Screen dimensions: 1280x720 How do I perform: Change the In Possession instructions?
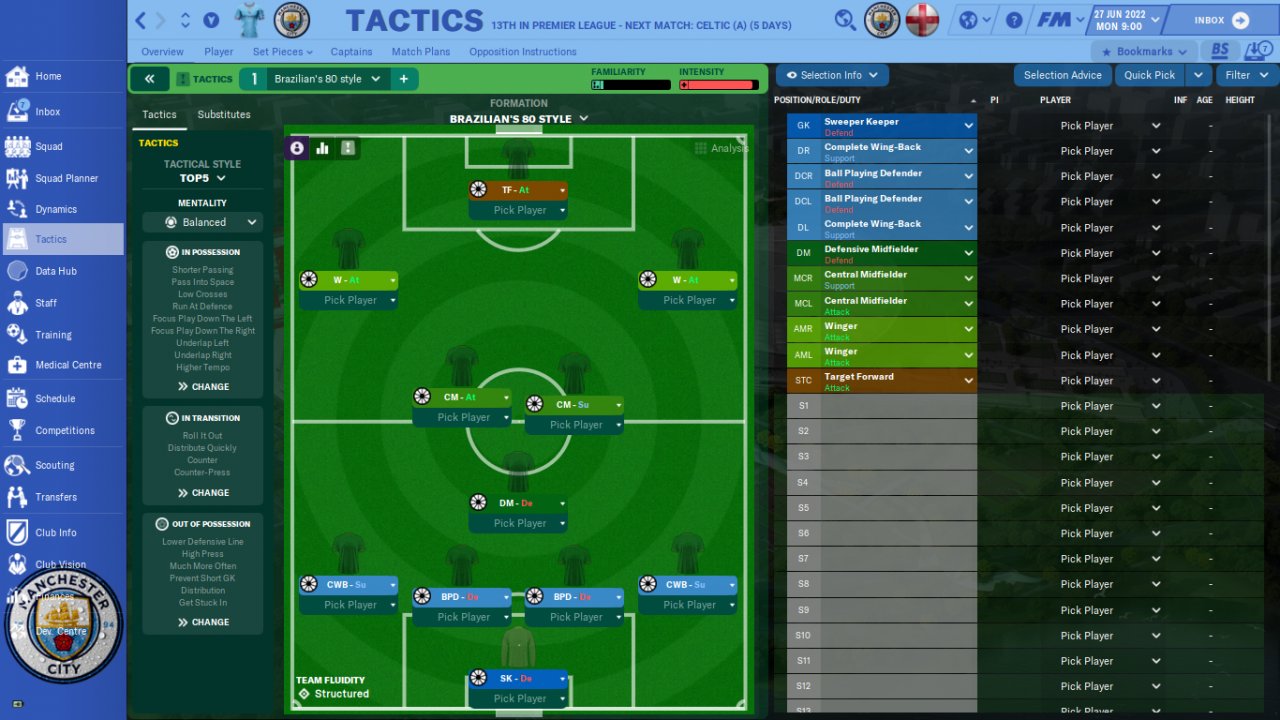coord(203,386)
